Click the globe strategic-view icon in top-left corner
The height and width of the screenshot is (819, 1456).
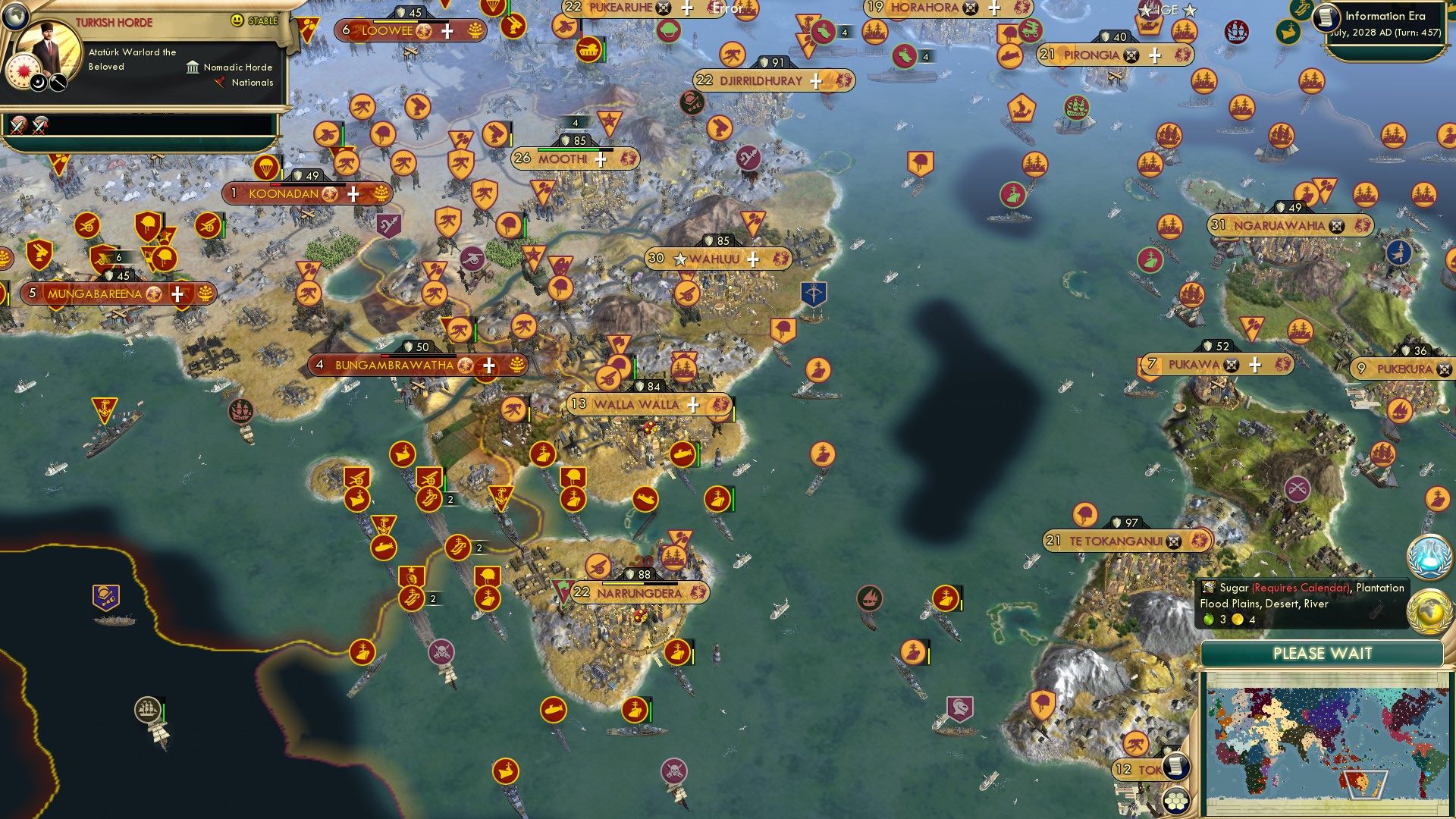click(x=16, y=17)
